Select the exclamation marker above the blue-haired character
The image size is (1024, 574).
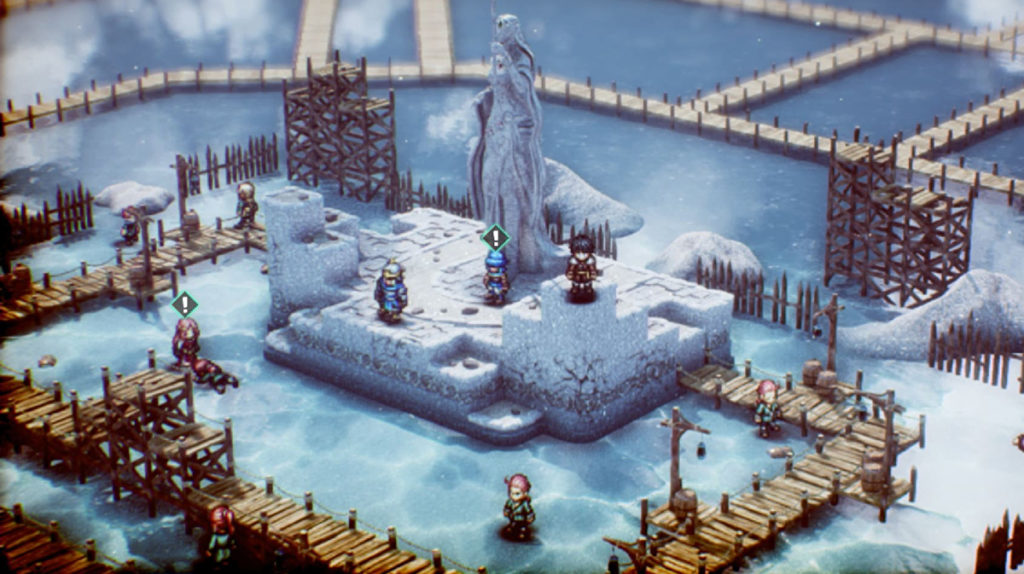(495, 238)
